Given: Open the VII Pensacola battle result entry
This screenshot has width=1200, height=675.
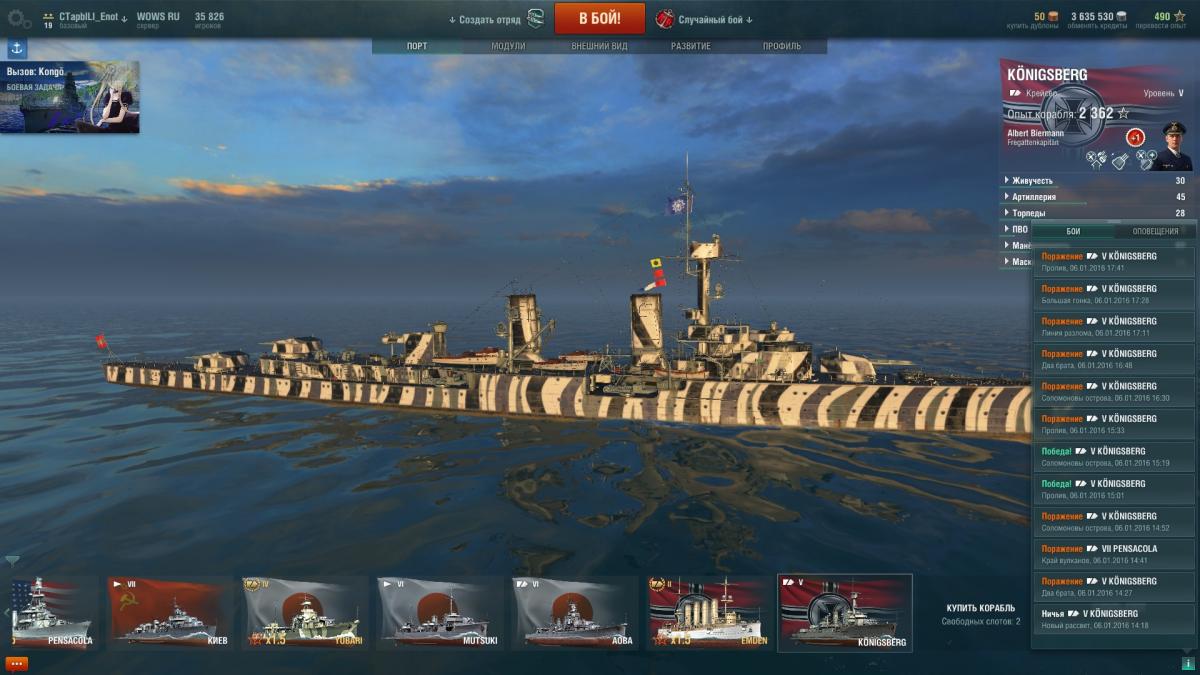Looking at the screenshot, I should 1114,554.
